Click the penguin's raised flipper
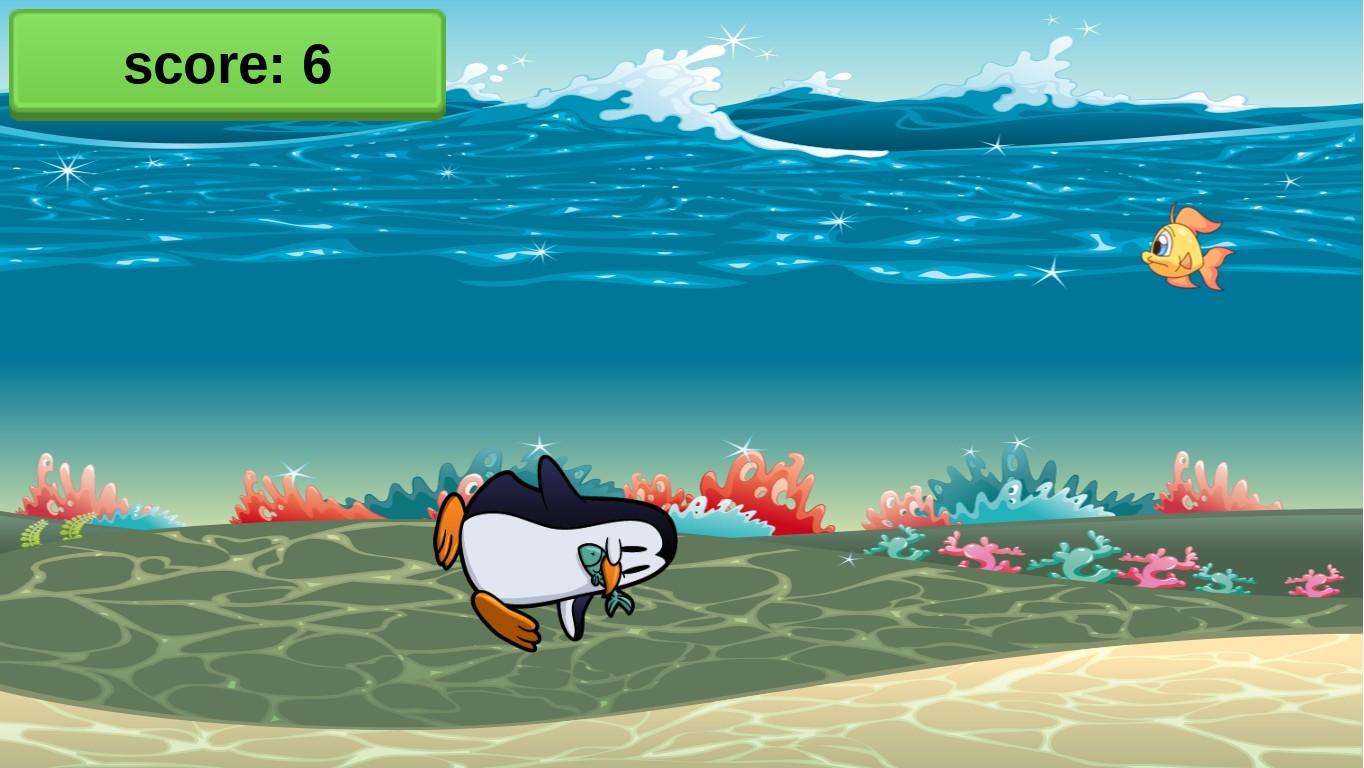The width and height of the screenshot is (1364, 768). [x=450, y=530]
